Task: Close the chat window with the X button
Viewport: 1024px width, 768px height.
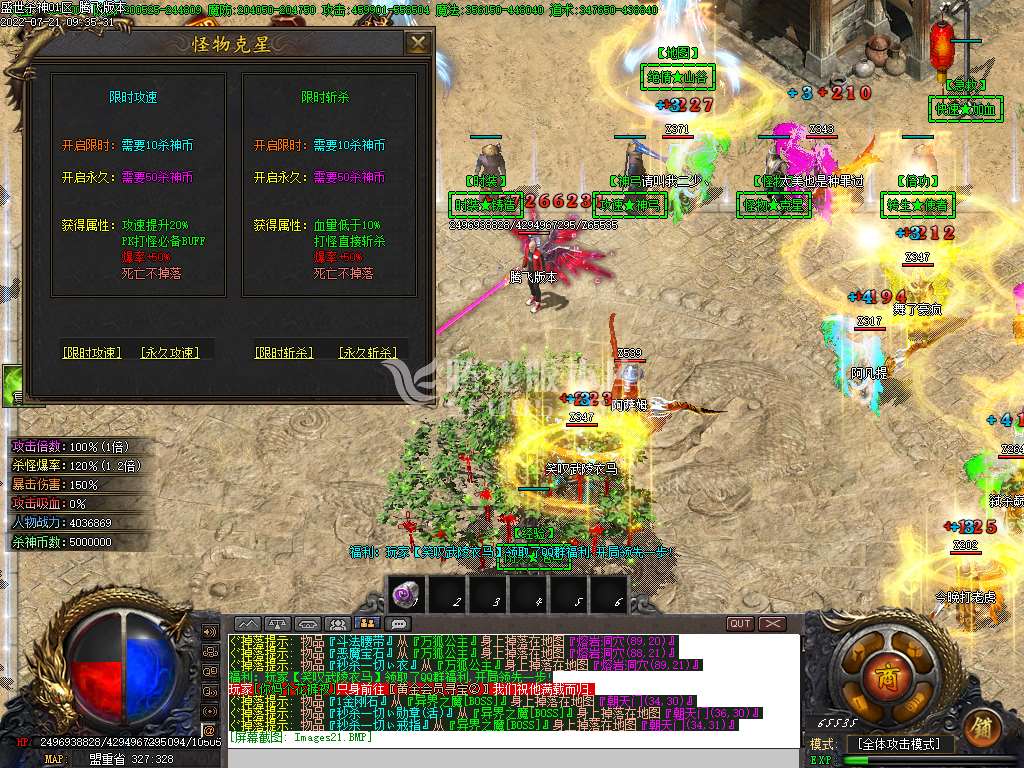Action: click(x=772, y=623)
